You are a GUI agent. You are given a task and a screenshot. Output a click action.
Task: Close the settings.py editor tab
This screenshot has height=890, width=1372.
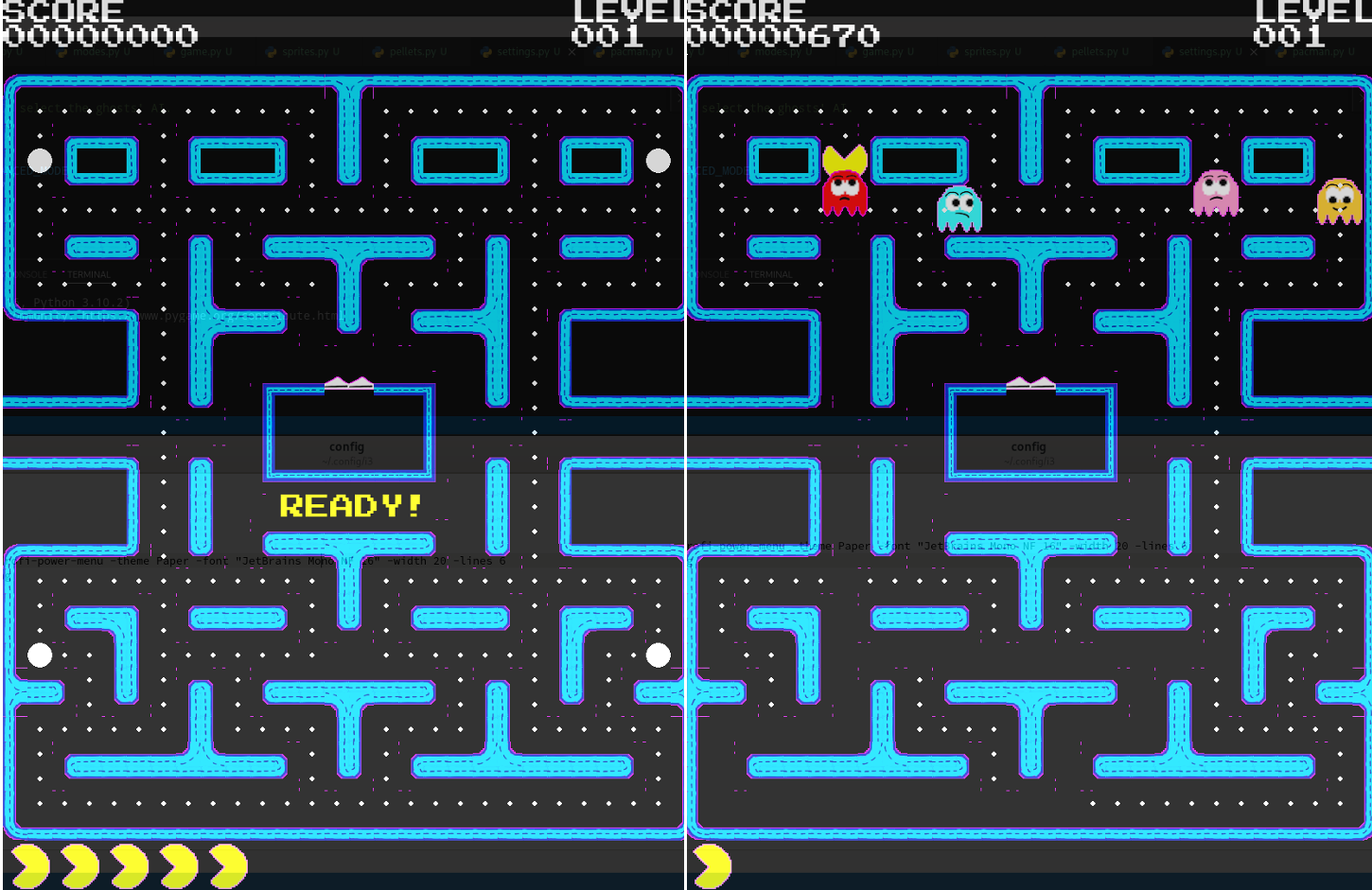574,52
